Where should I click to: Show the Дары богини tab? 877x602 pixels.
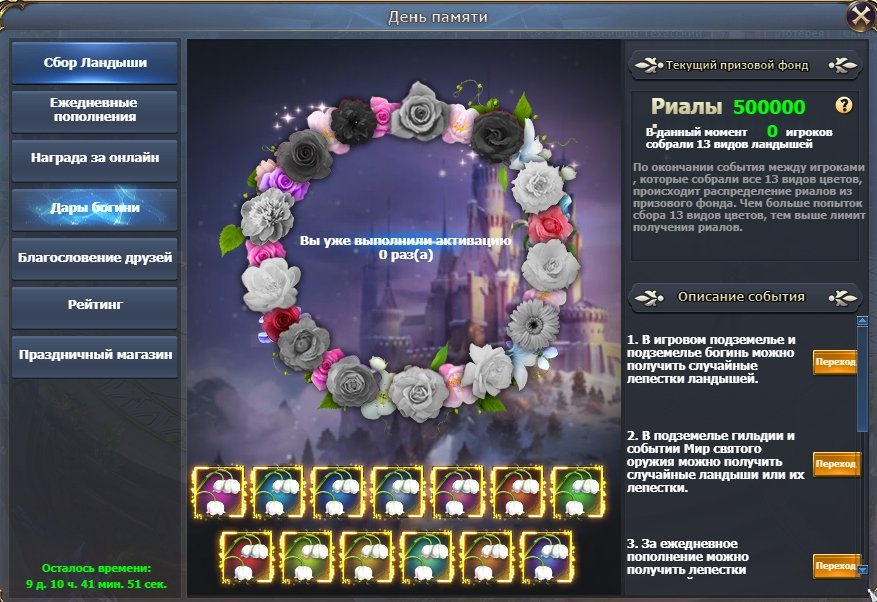(95, 208)
